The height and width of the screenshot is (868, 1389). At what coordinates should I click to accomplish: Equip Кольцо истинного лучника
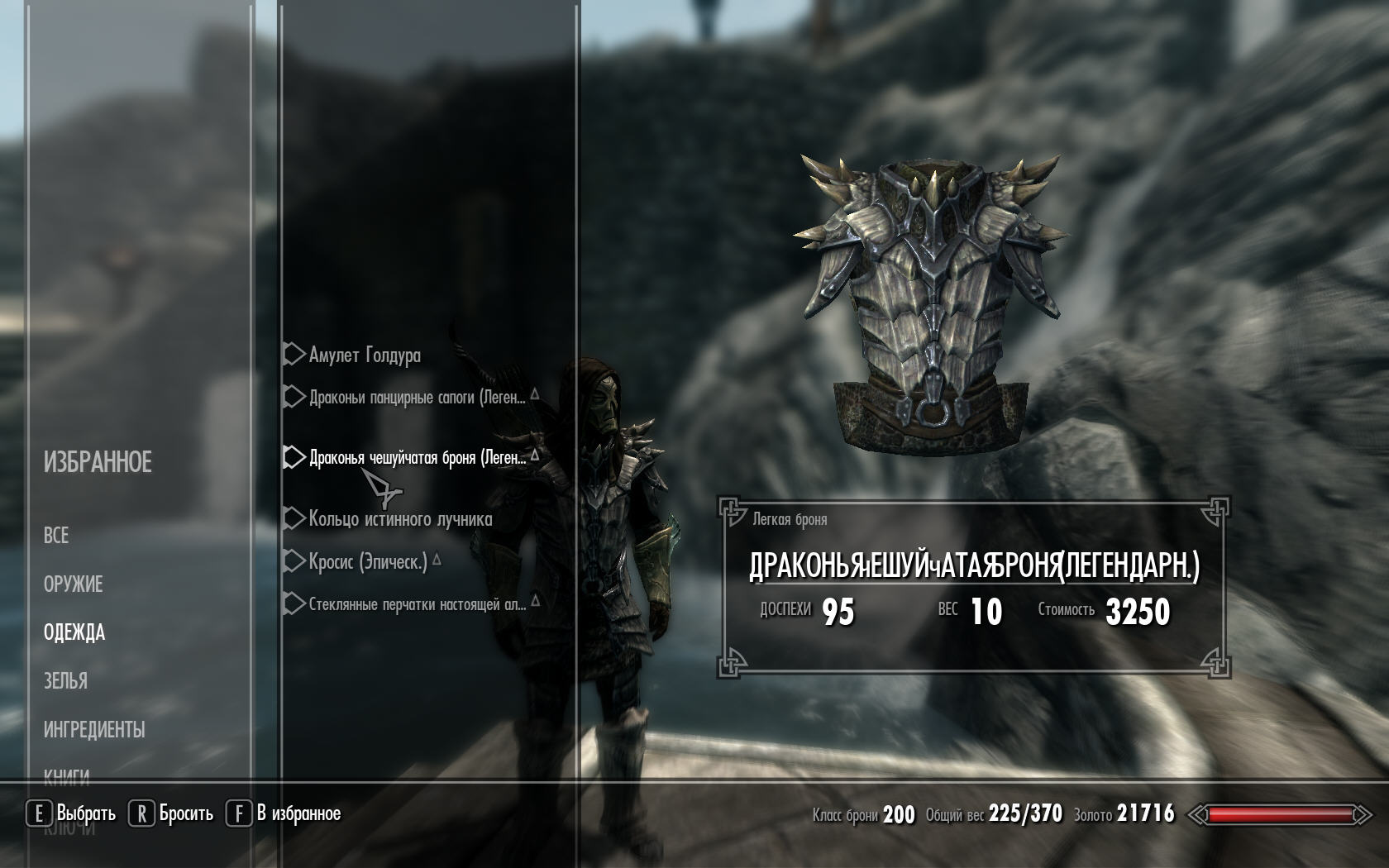pyautogui.click(x=400, y=519)
